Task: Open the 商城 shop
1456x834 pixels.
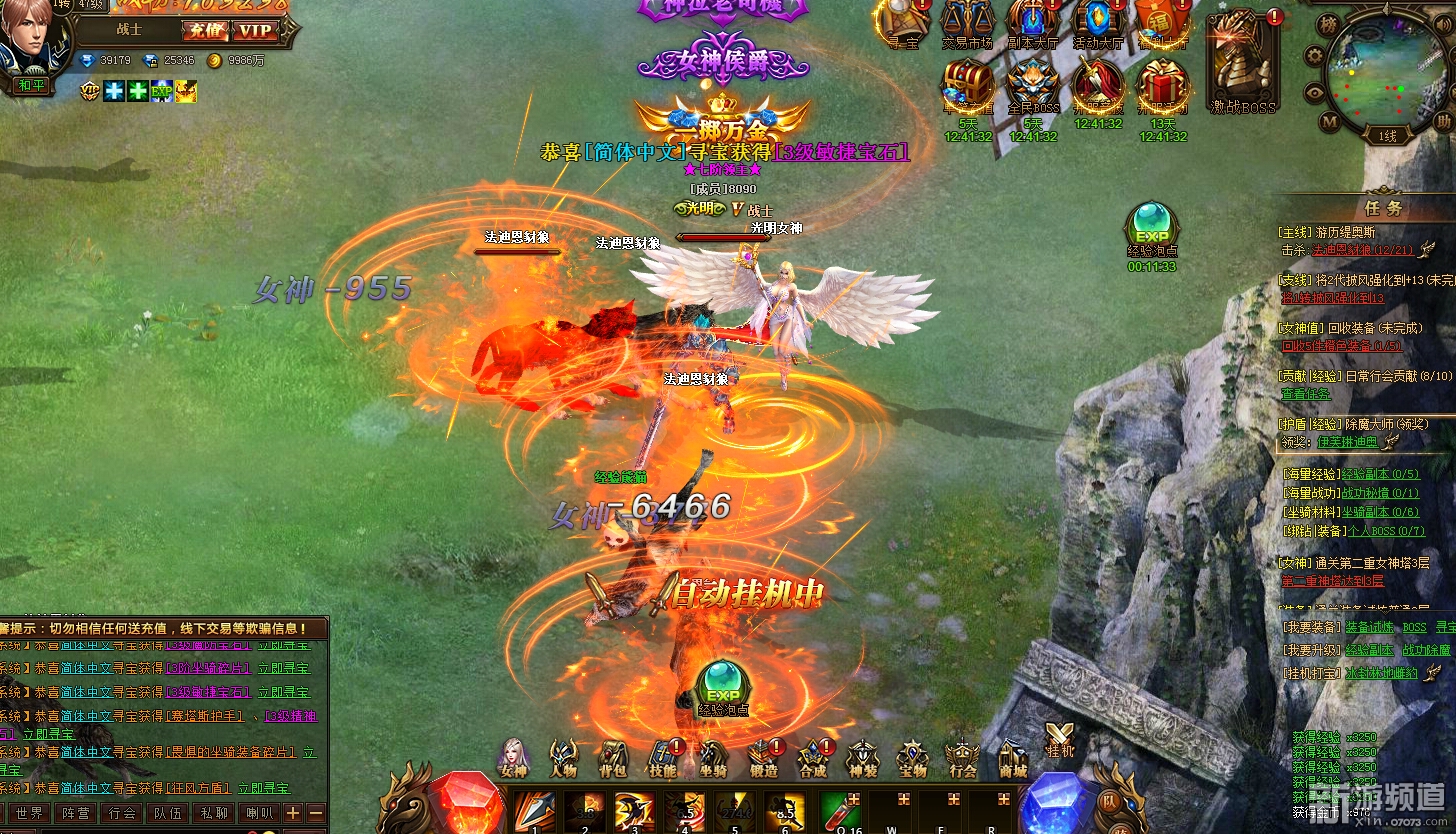Action: 1013,757
